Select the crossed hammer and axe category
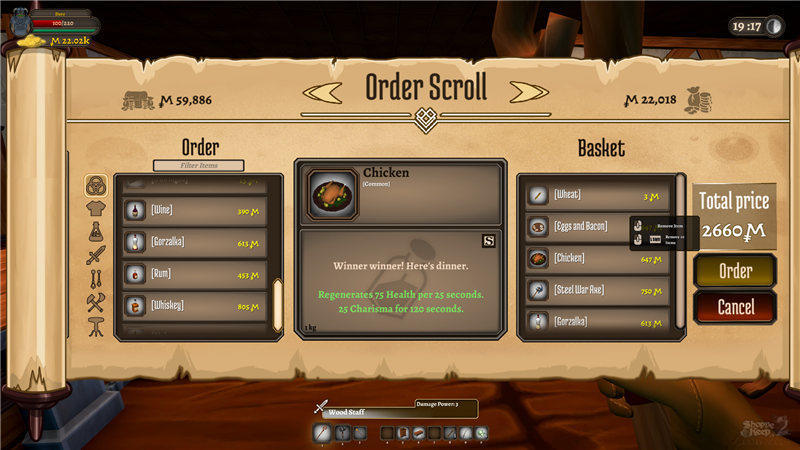 coord(96,277)
